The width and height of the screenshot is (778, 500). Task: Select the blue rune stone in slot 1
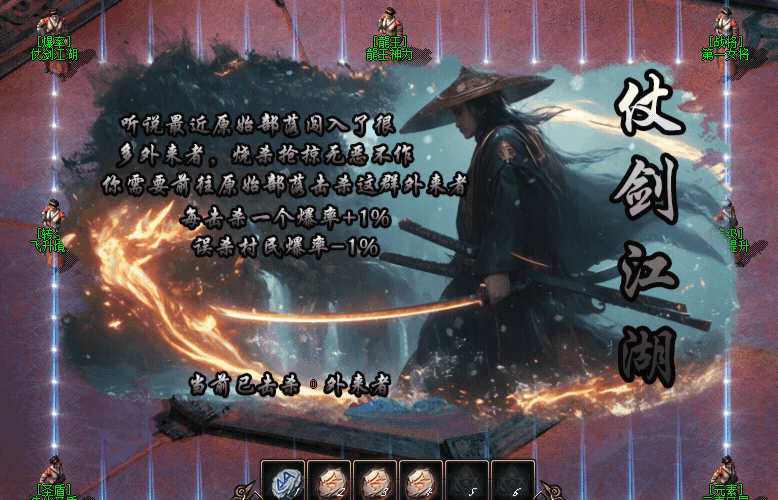(x=283, y=482)
